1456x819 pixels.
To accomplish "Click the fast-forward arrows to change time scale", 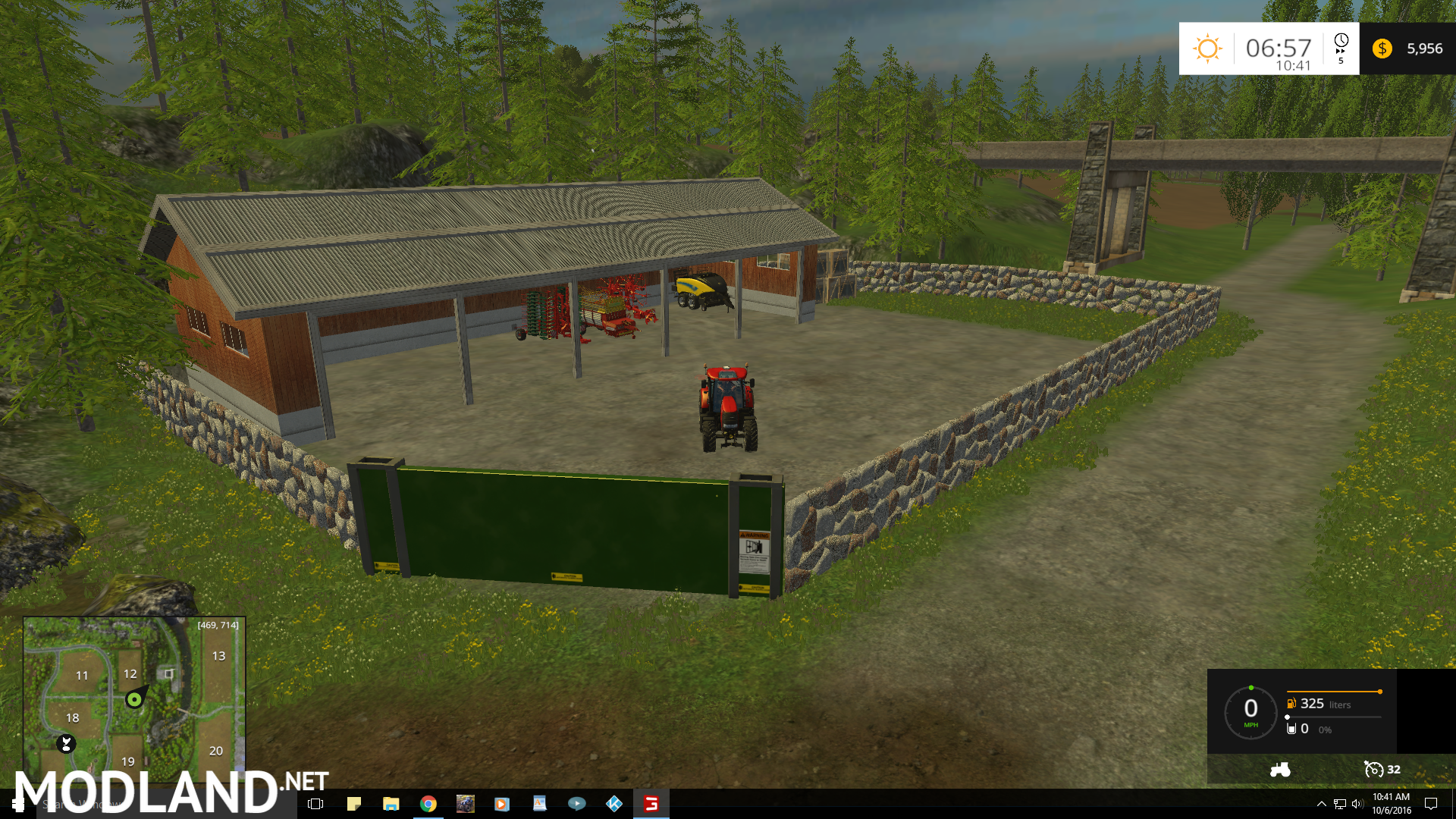I will coord(1341,52).
